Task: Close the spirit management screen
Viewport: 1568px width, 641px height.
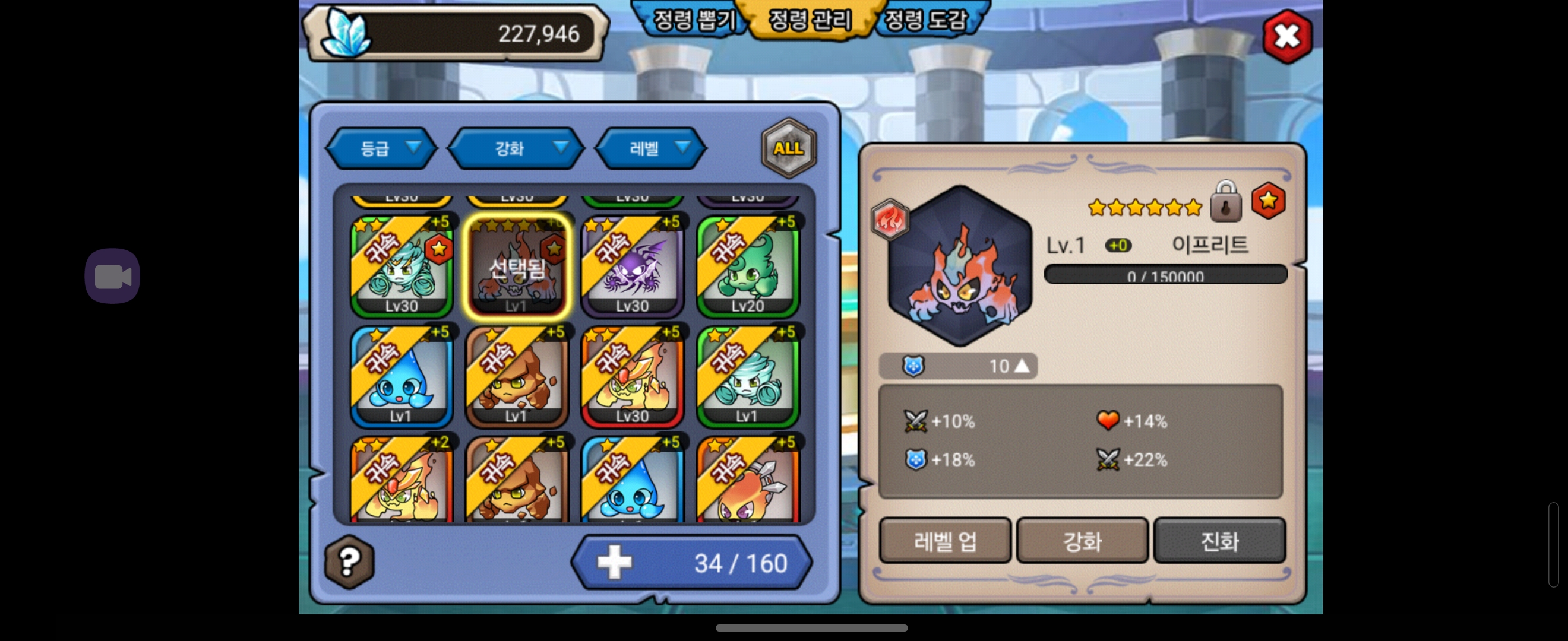Action: pos(1286,36)
